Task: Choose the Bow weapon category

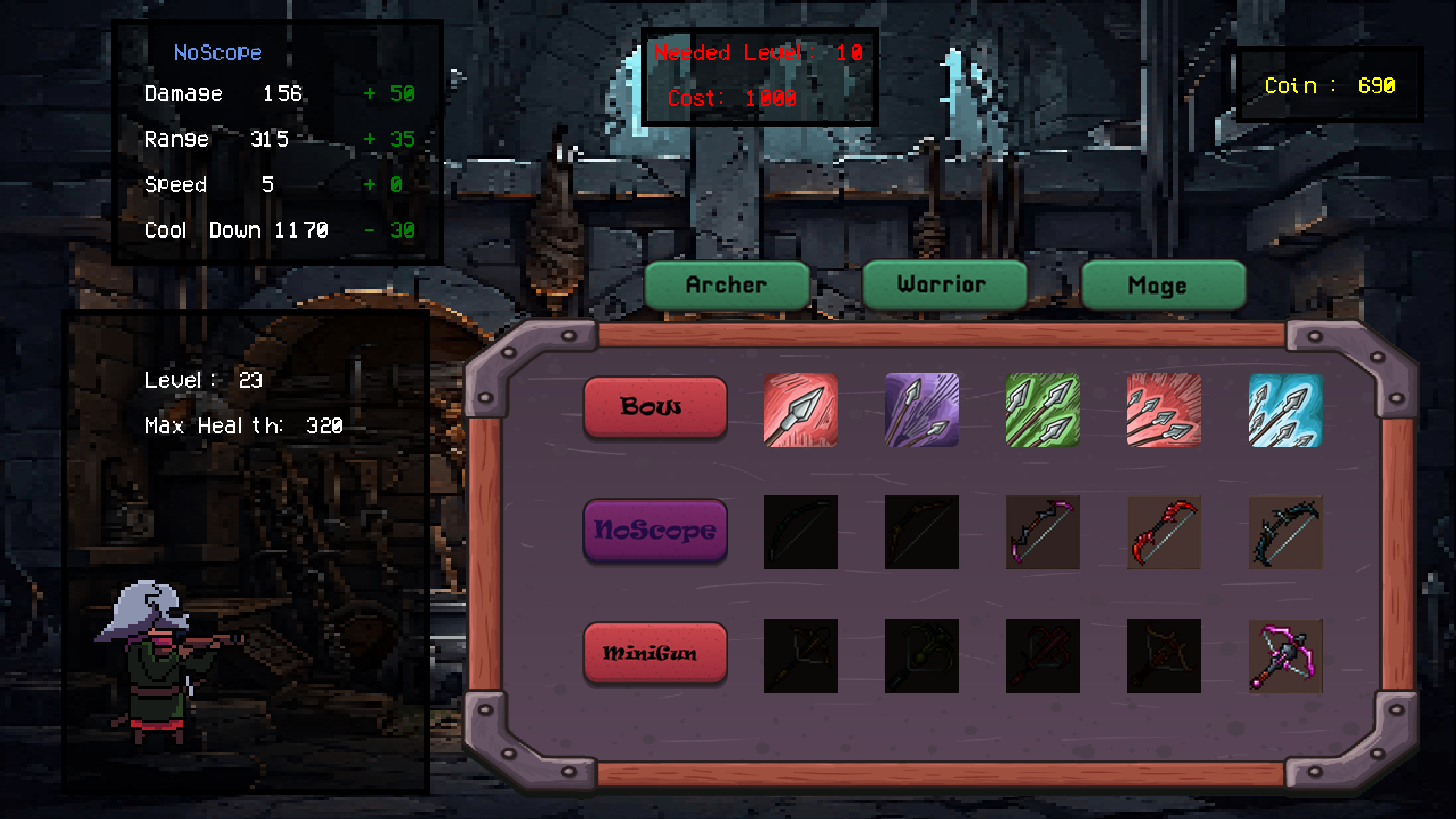Action: (x=655, y=406)
